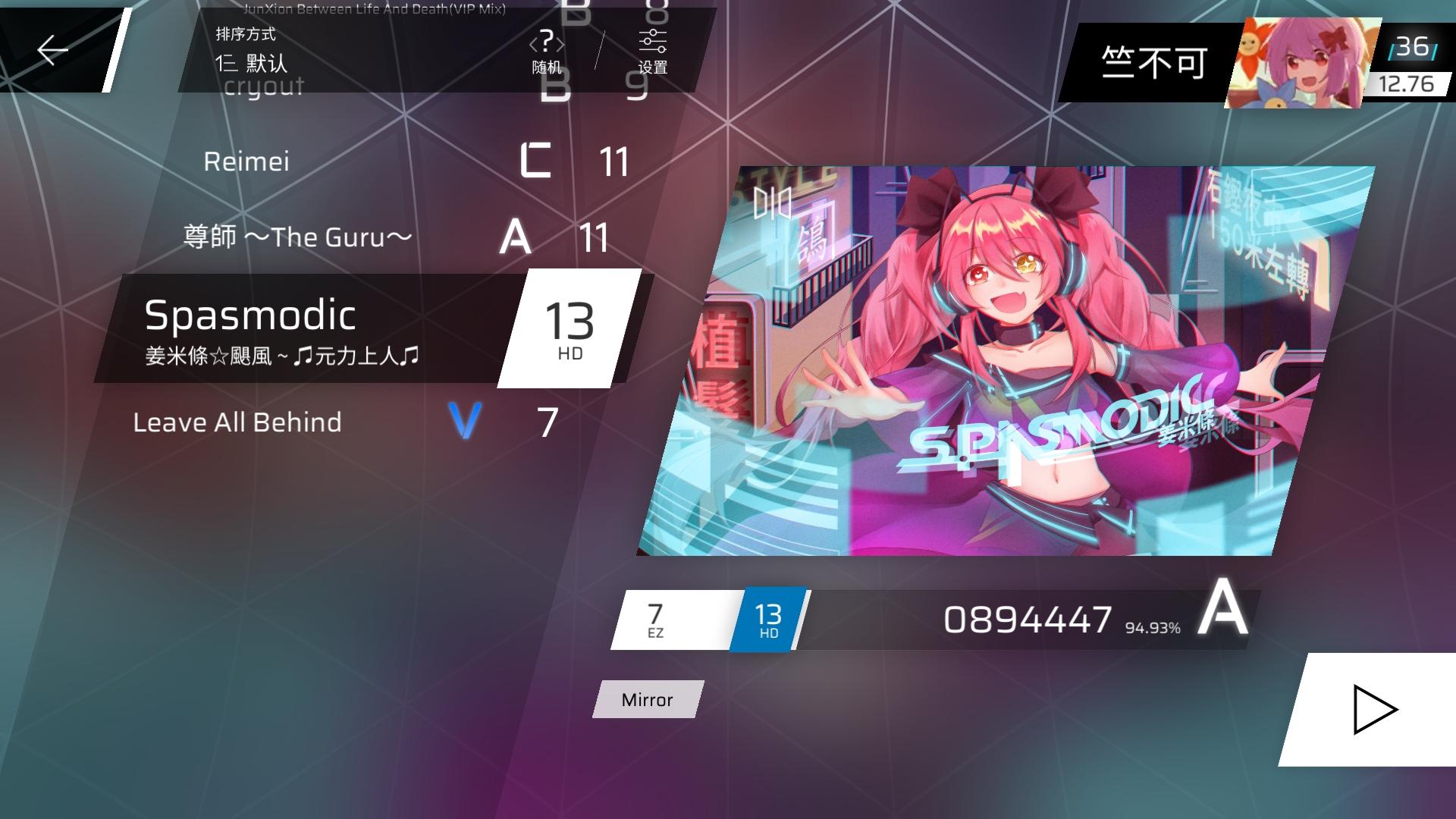Select Leave All Behind in the song list
The image size is (1456, 819).
pyautogui.click(x=237, y=422)
